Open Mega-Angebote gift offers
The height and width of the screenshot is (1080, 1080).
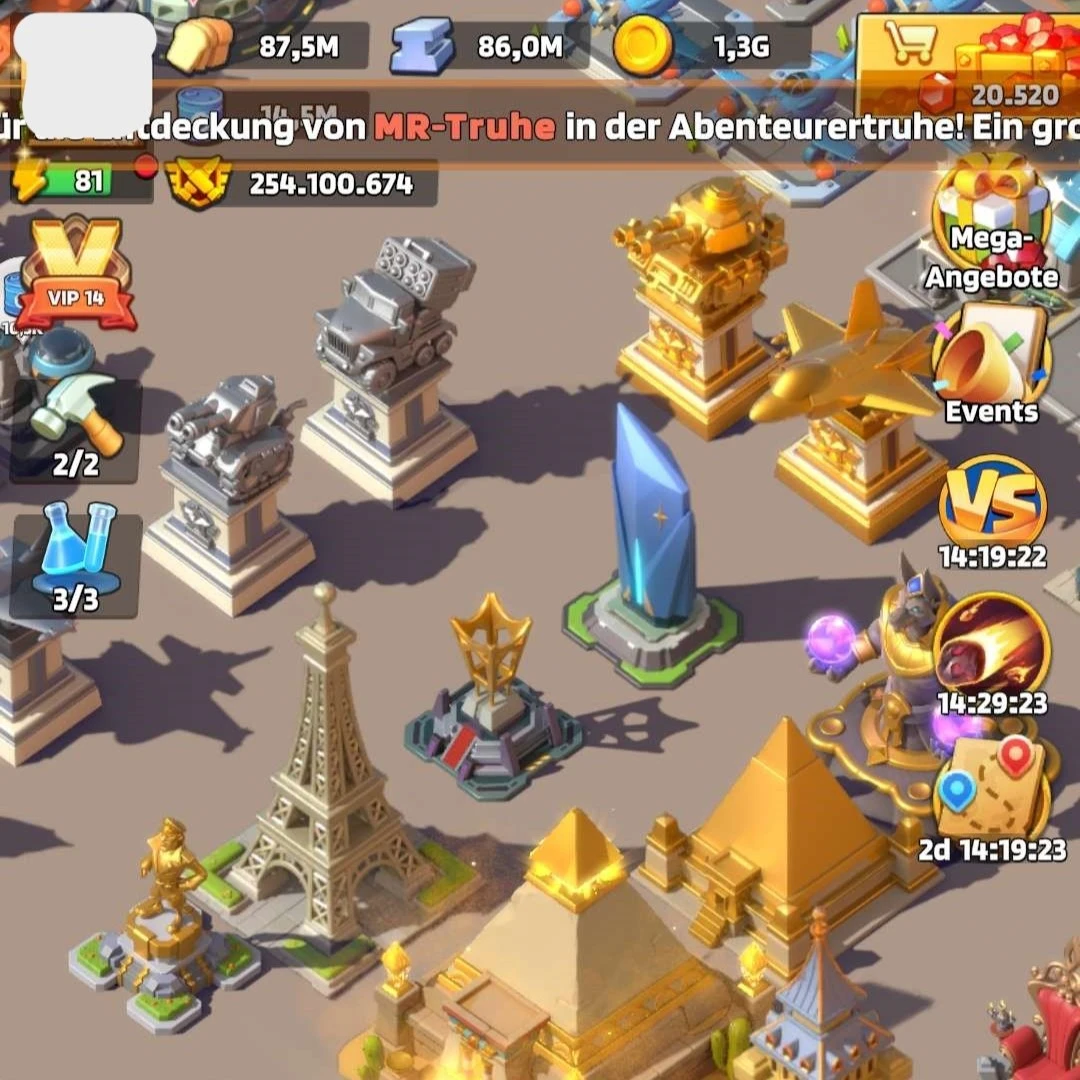pos(991,225)
